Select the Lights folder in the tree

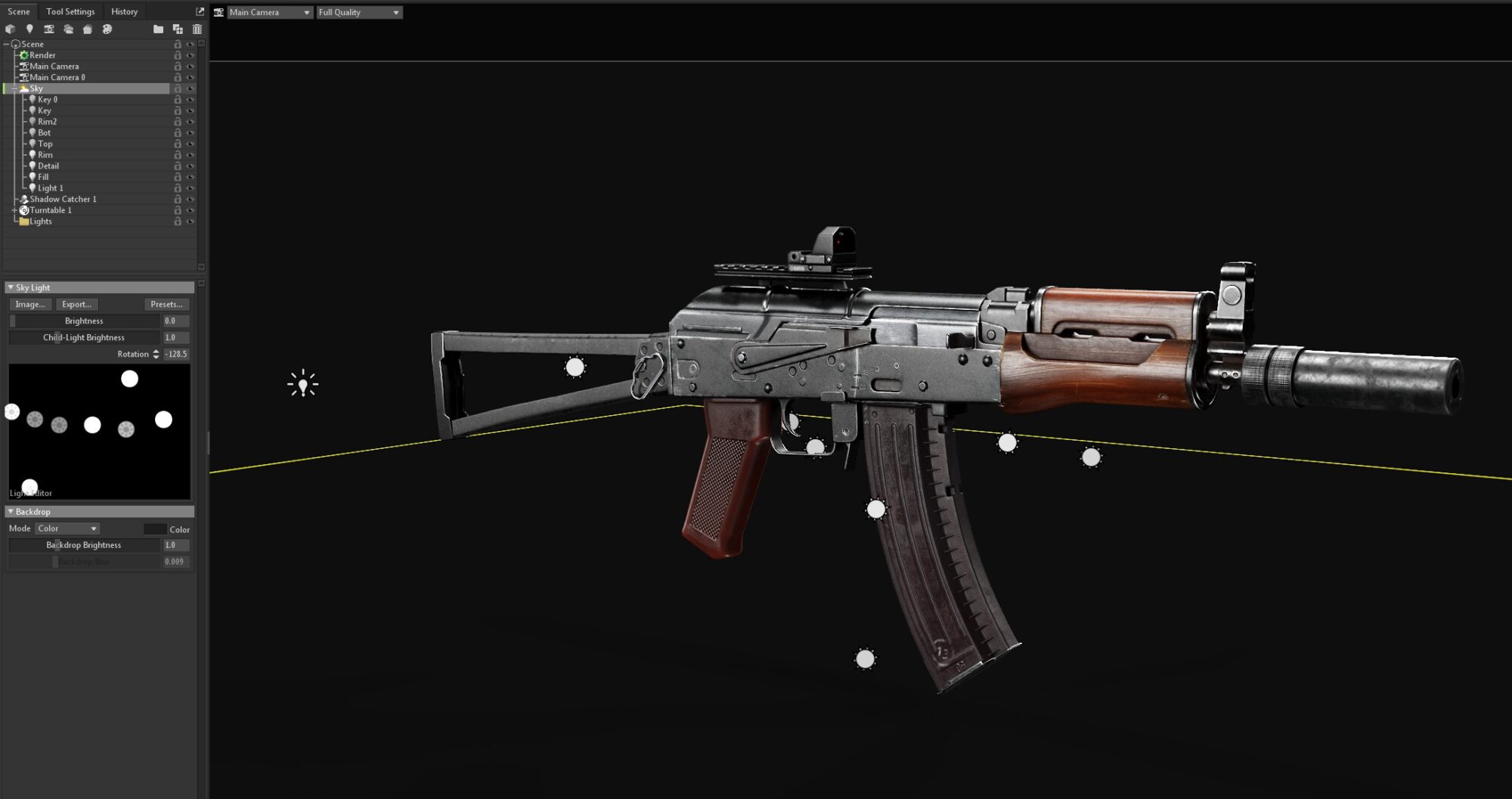[41, 221]
